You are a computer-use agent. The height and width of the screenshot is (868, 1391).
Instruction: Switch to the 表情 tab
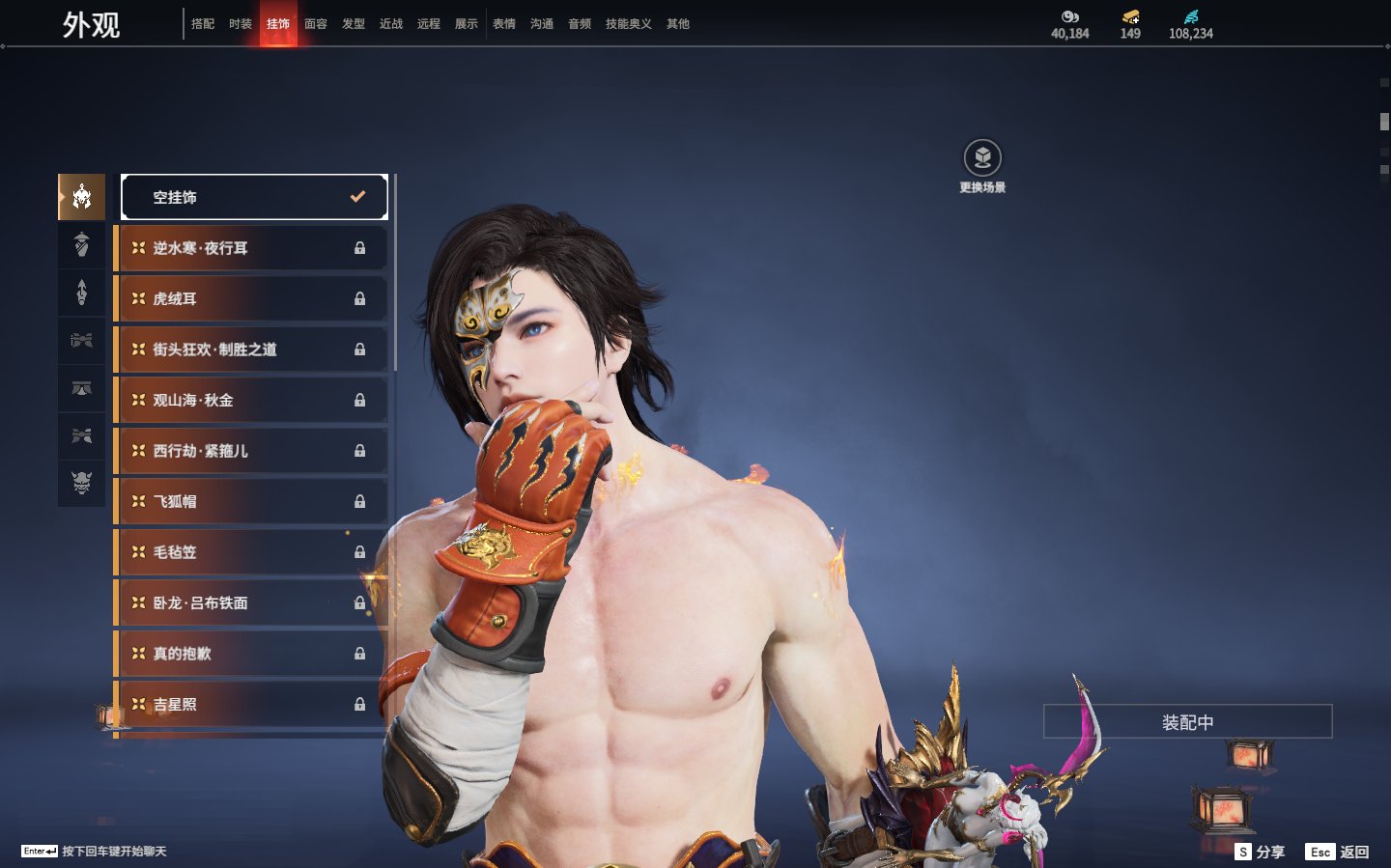(504, 24)
